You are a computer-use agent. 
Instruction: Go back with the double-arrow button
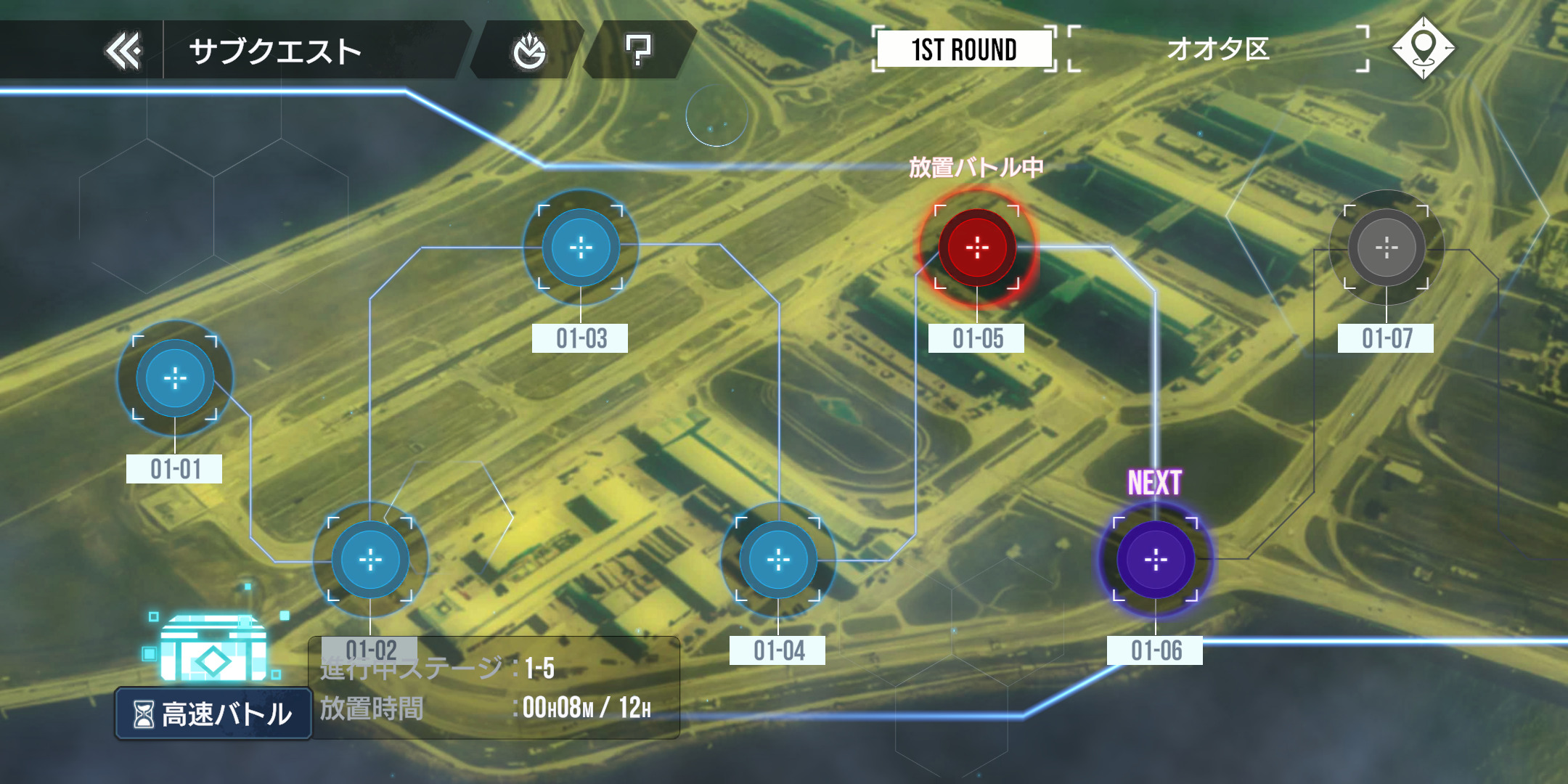coord(123,51)
